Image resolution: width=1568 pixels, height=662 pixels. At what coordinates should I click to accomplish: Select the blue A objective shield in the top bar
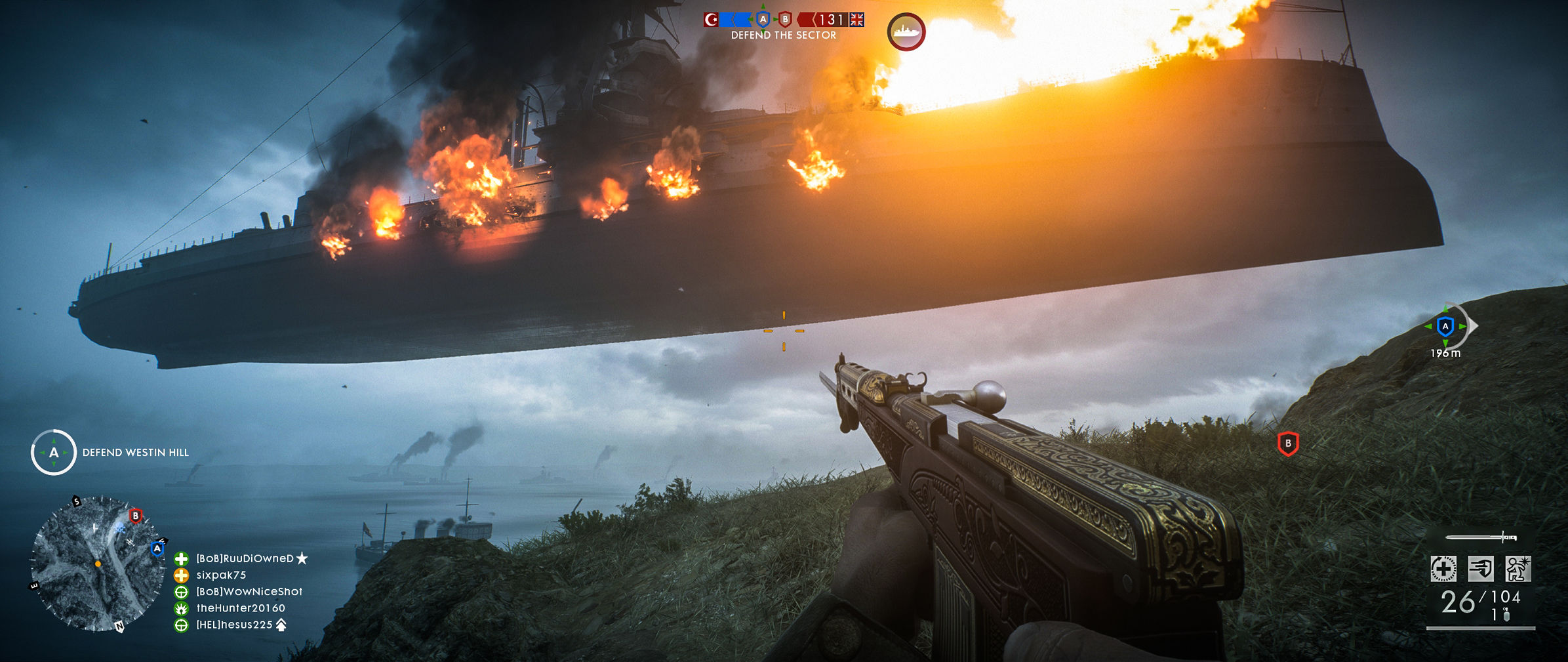tap(762, 20)
